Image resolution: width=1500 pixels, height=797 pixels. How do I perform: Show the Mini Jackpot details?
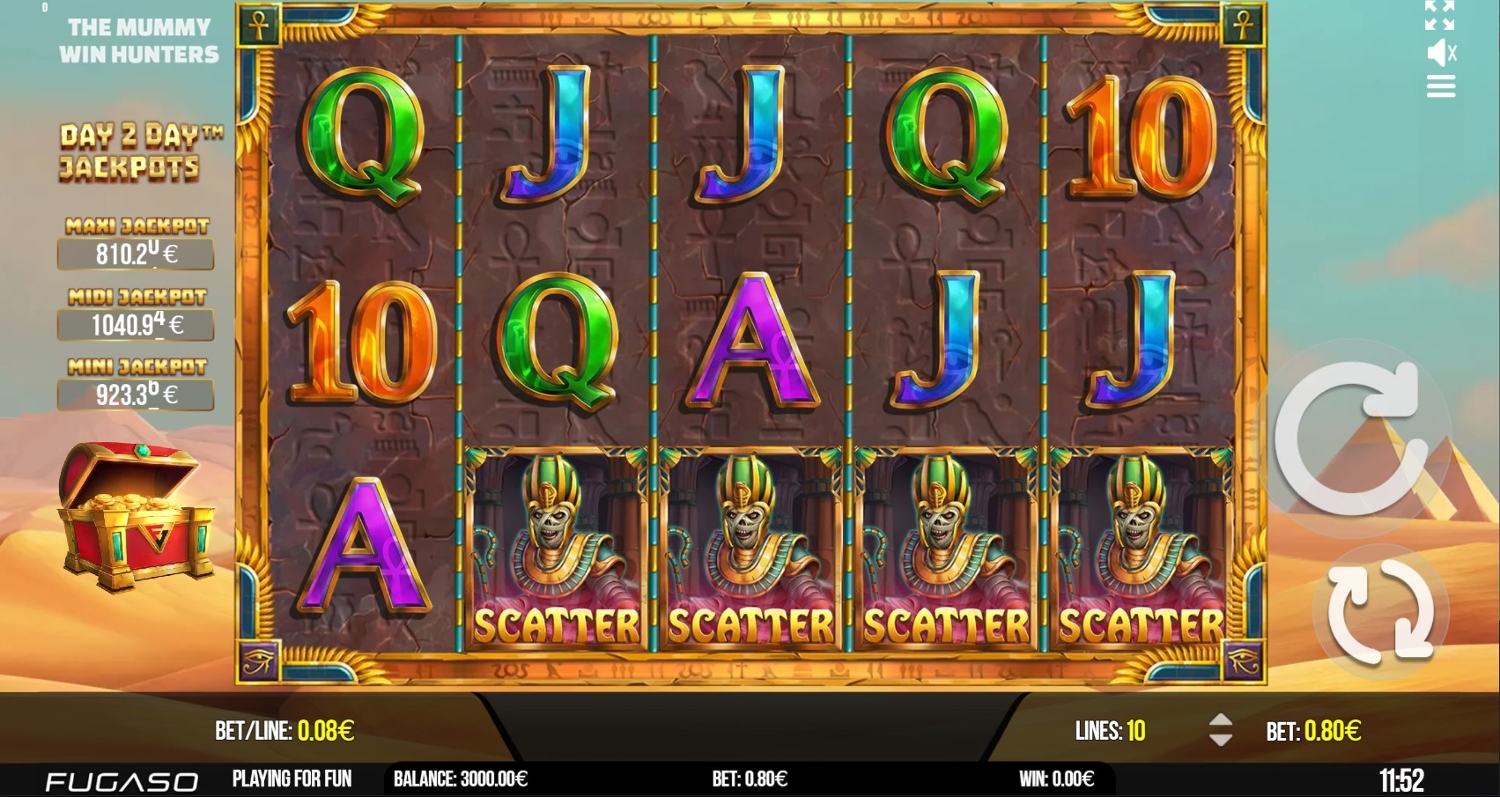point(136,394)
